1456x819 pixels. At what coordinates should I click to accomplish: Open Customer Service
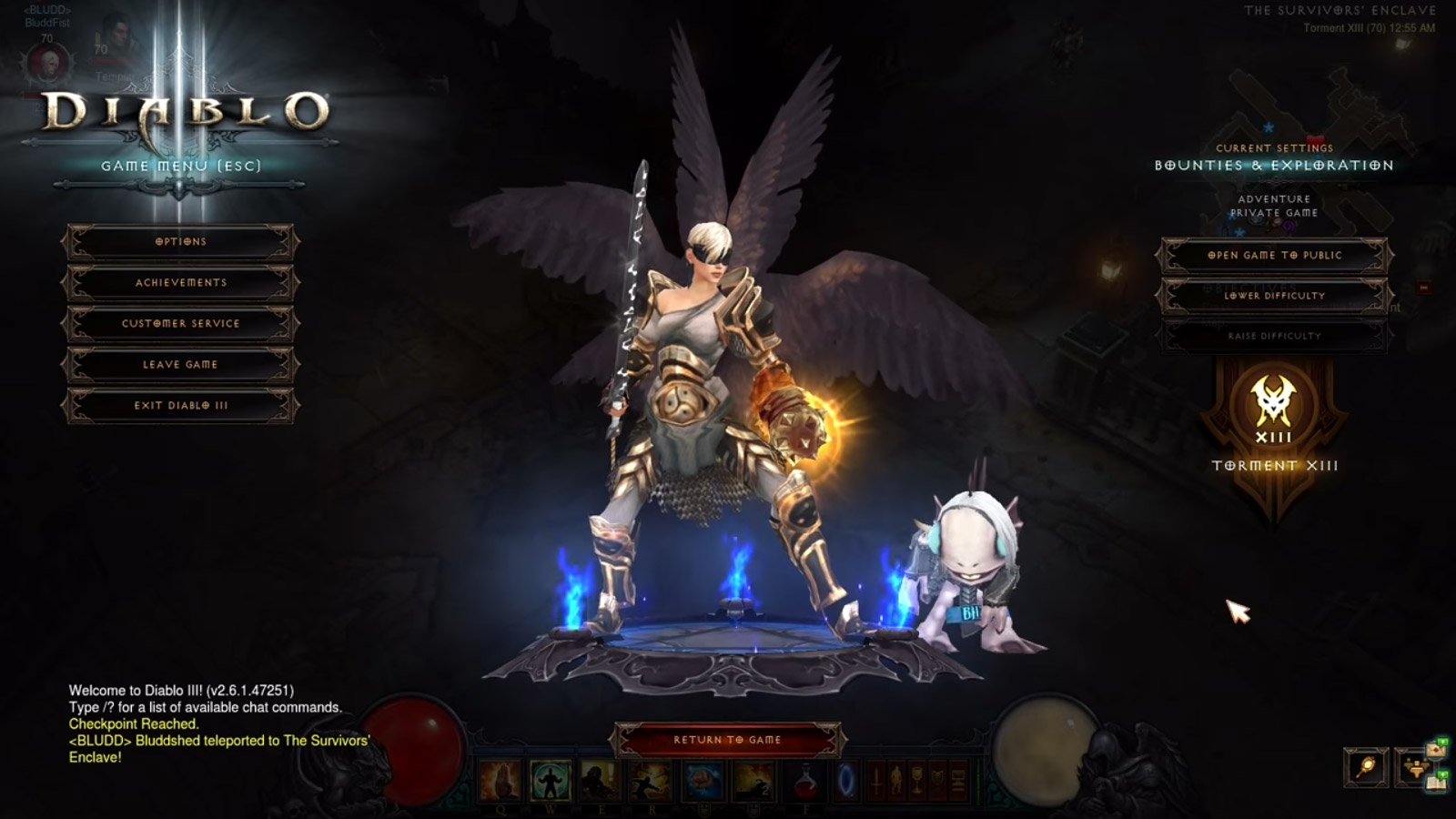pyautogui.click(x=180, y=324)
